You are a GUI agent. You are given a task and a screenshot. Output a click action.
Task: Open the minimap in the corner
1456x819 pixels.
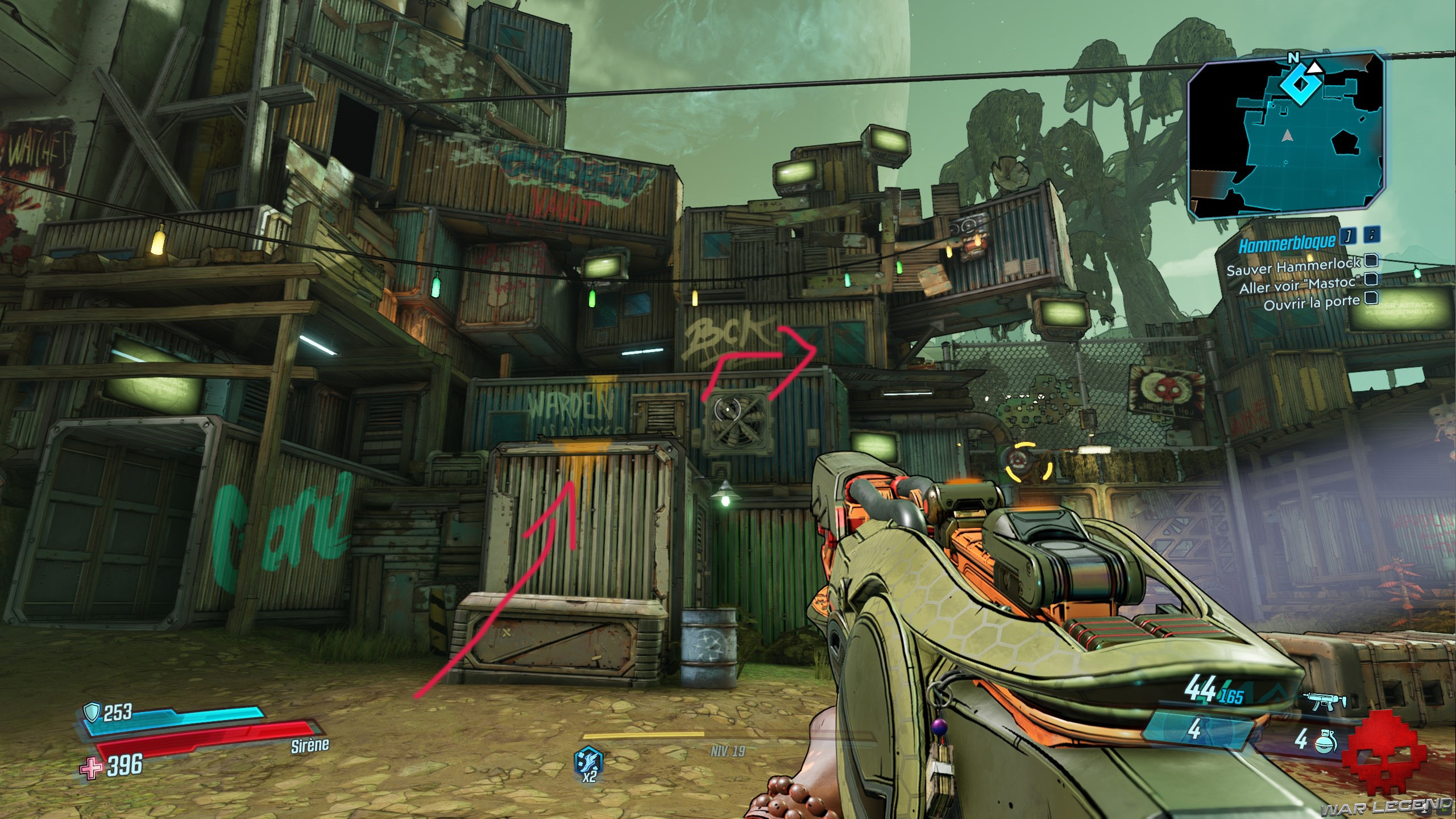pyautogui.click(x=1286, y=136)
